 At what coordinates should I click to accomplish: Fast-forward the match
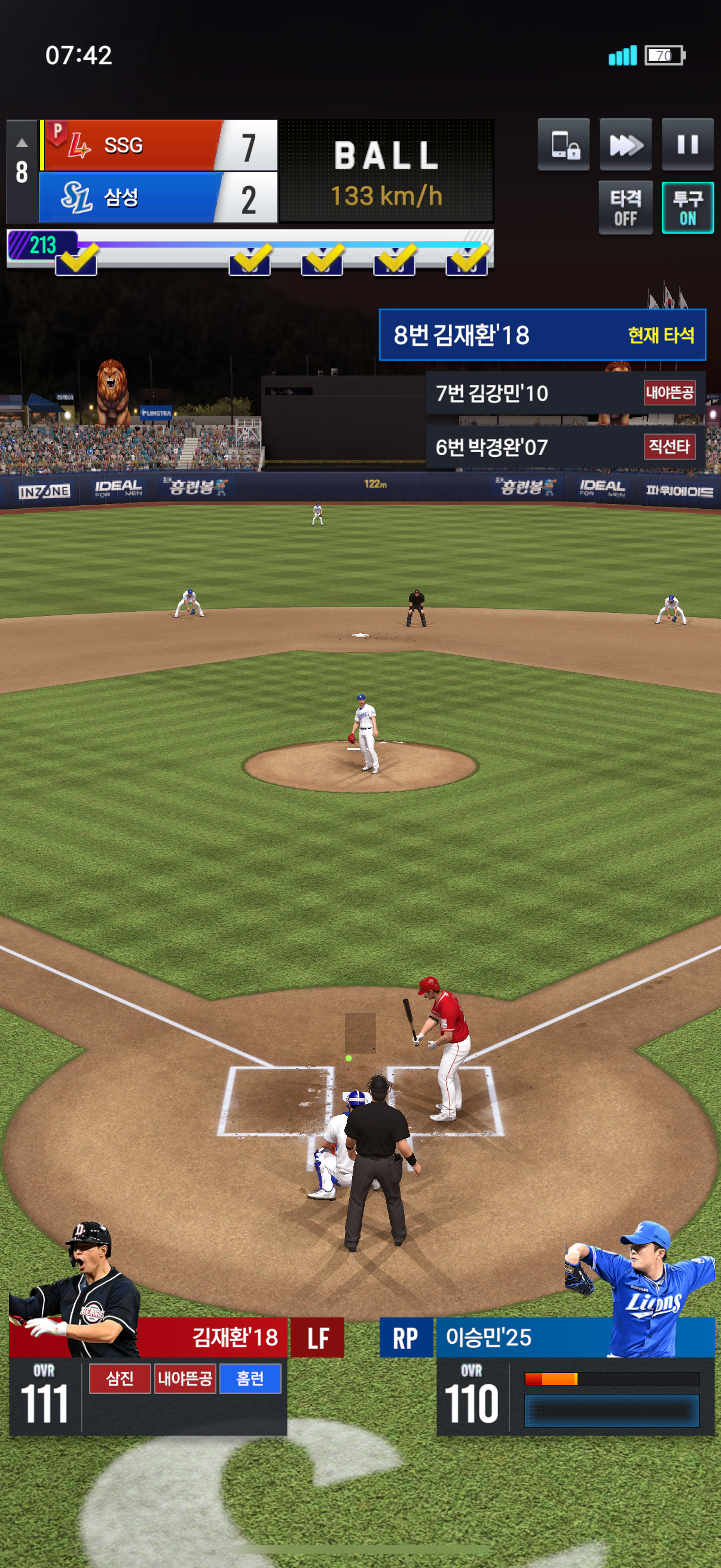coord(625,144)
